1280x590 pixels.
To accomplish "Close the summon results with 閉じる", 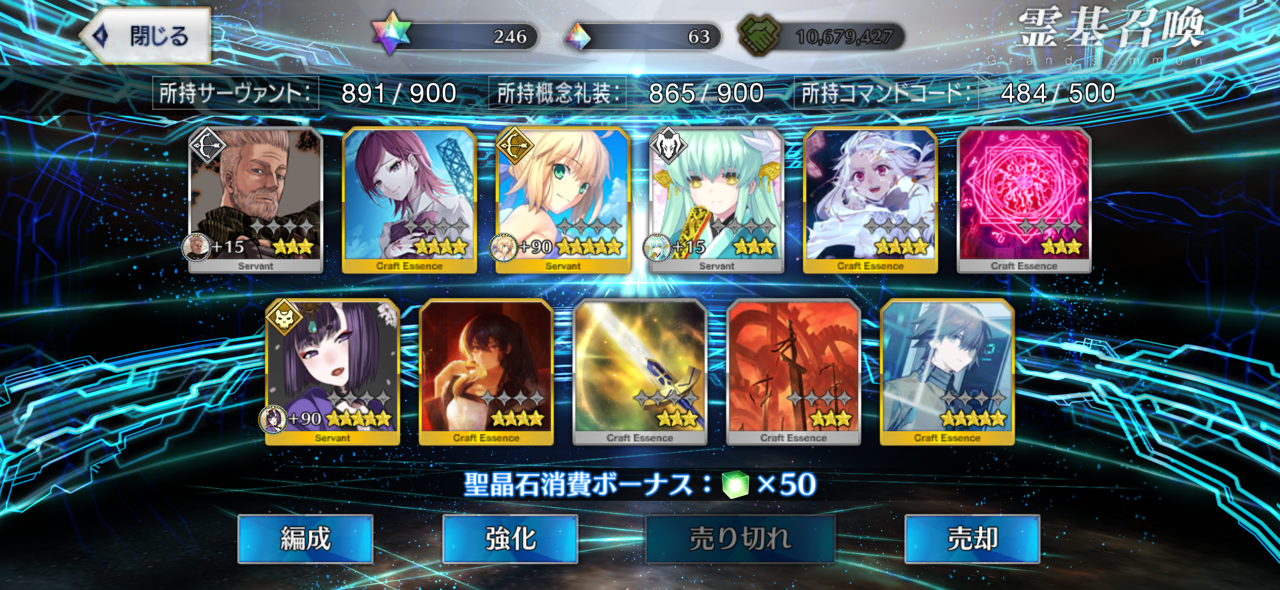I will point(146,37).
